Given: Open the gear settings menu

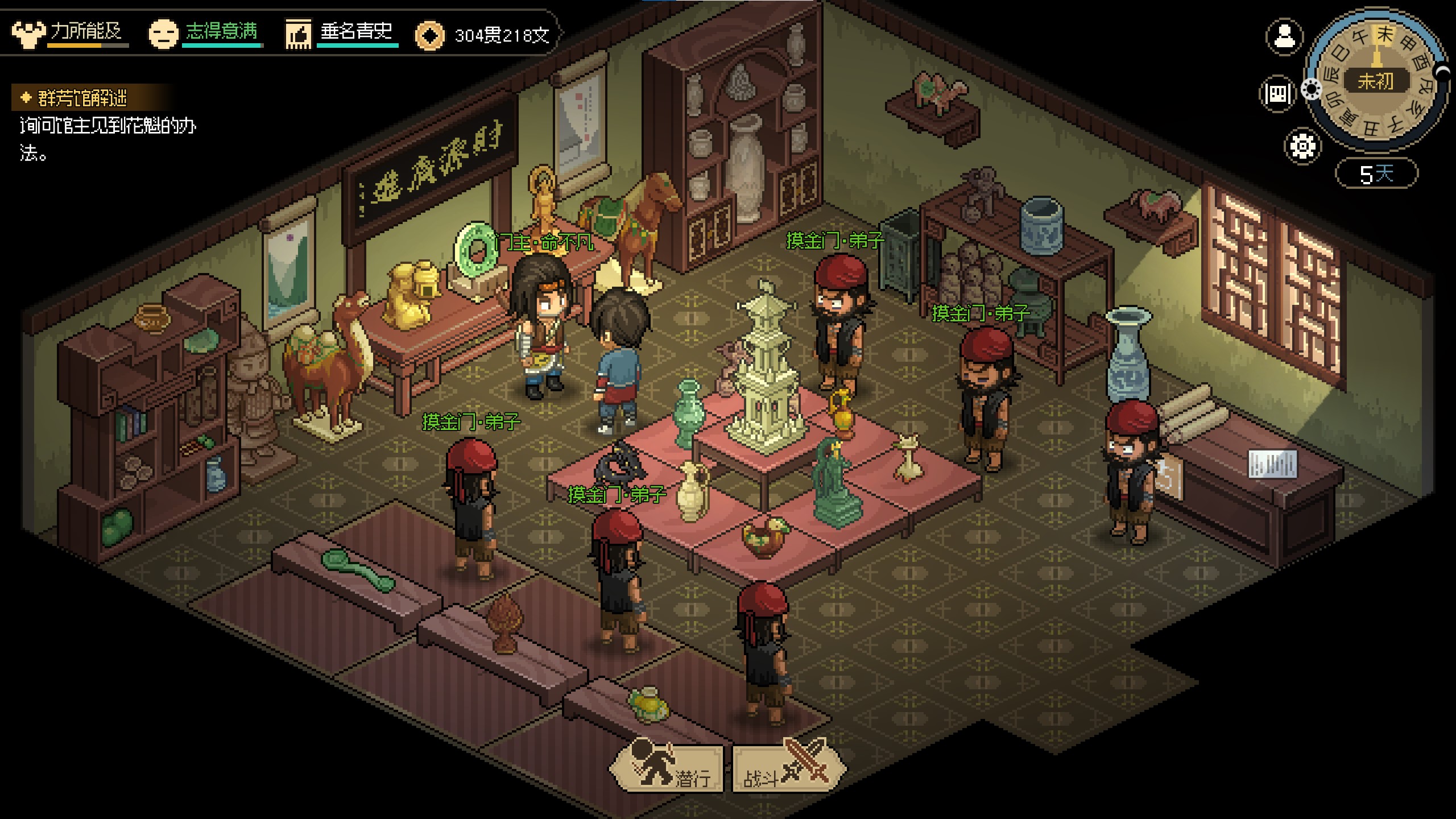Looking at the screenshot, I should click(x=1302, y=146).
